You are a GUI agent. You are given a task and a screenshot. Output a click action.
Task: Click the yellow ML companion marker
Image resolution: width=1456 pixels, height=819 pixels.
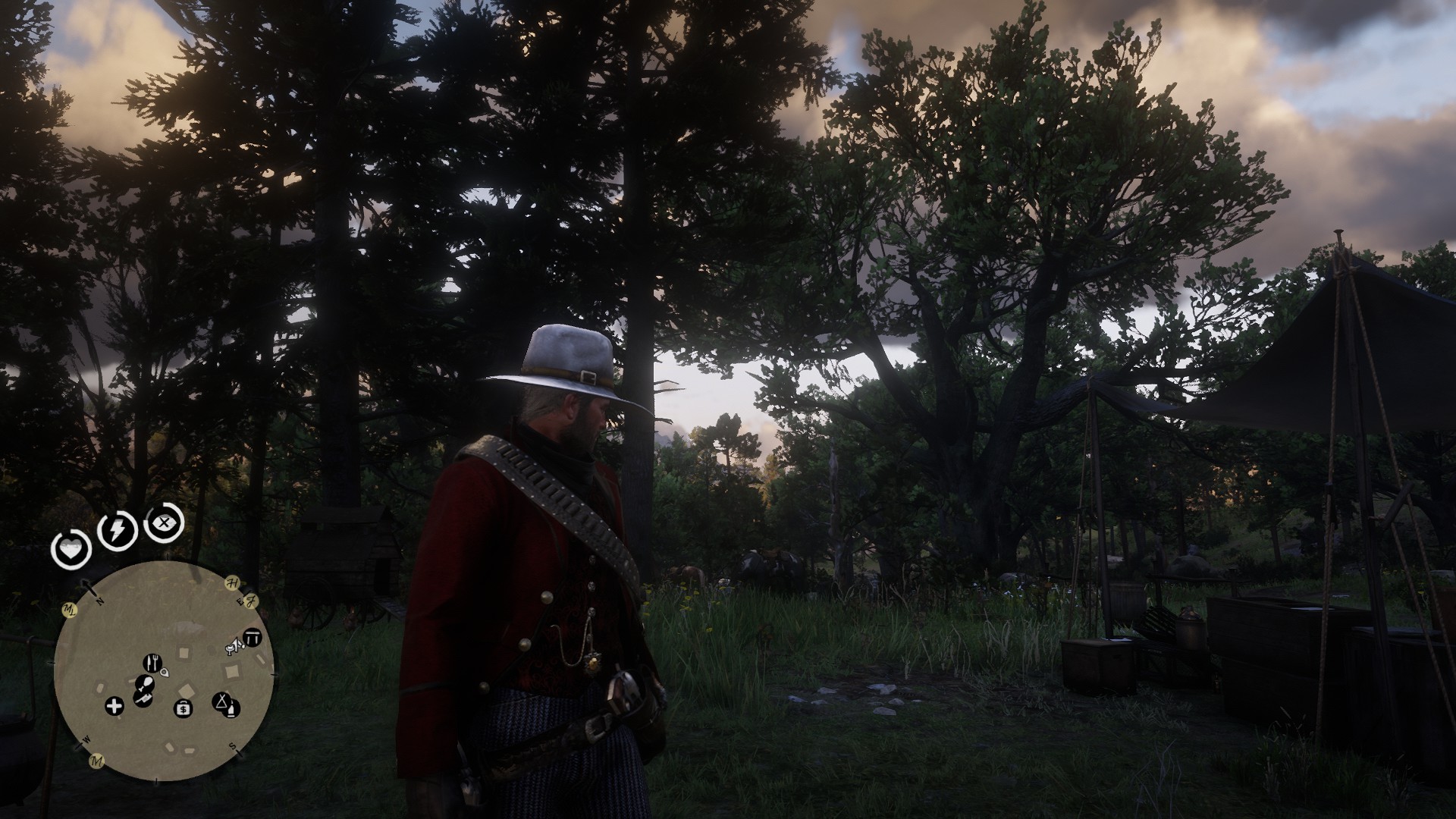(x=71, y=609)
